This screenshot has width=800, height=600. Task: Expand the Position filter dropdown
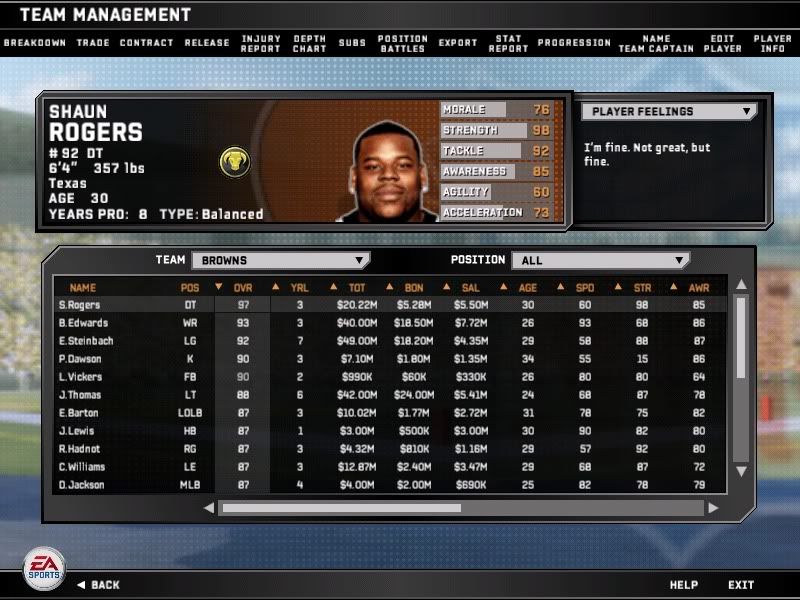600,260
